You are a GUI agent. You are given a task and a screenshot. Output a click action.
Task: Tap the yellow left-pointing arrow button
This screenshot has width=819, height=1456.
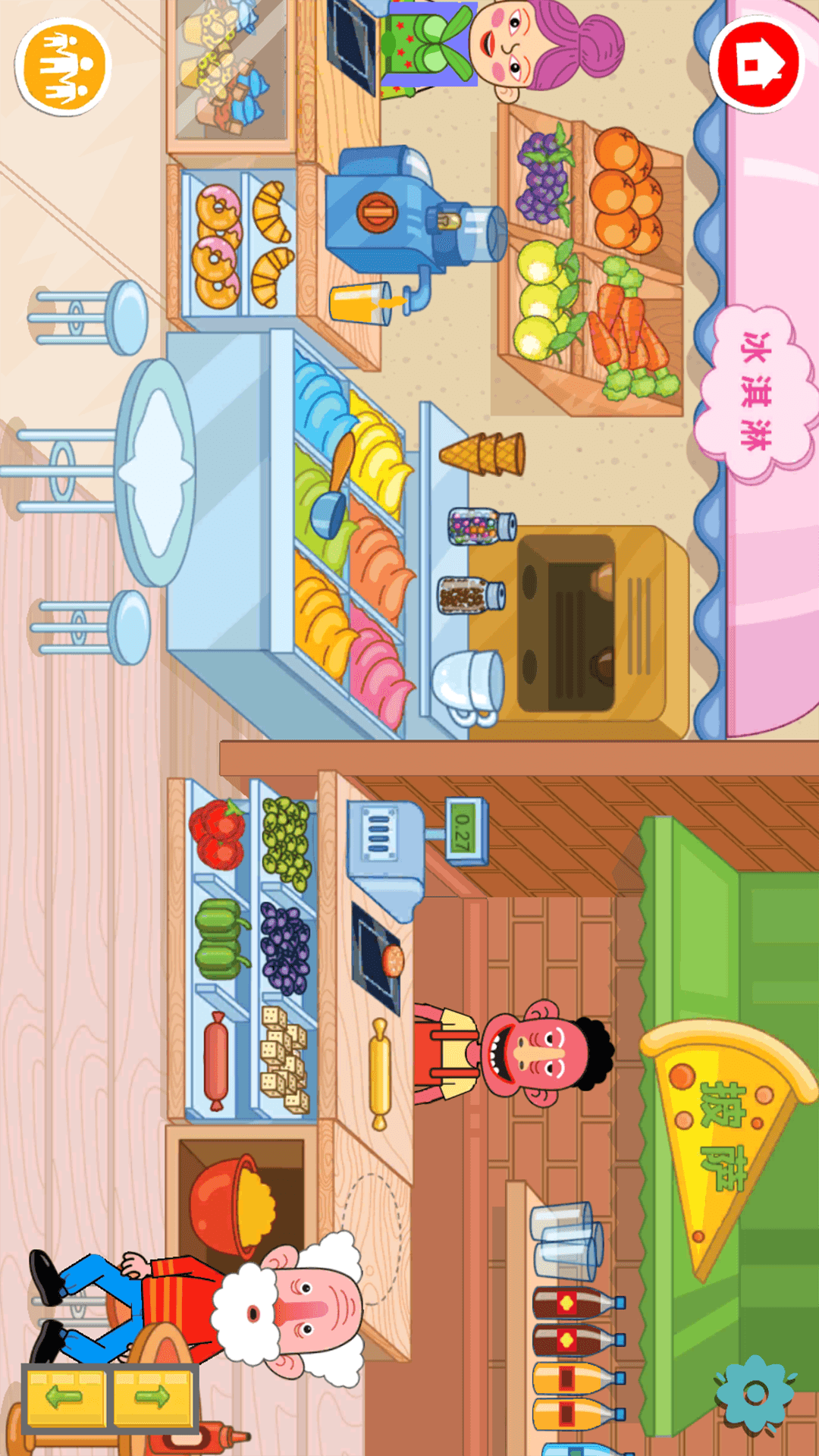click(65, 1398)
